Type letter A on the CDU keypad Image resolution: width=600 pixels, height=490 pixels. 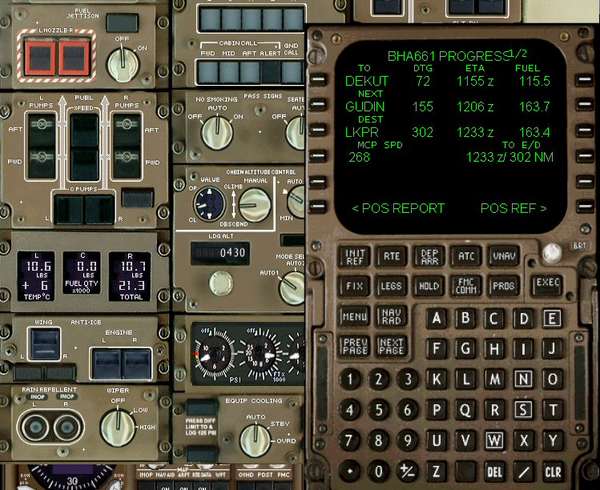point(436,319)
